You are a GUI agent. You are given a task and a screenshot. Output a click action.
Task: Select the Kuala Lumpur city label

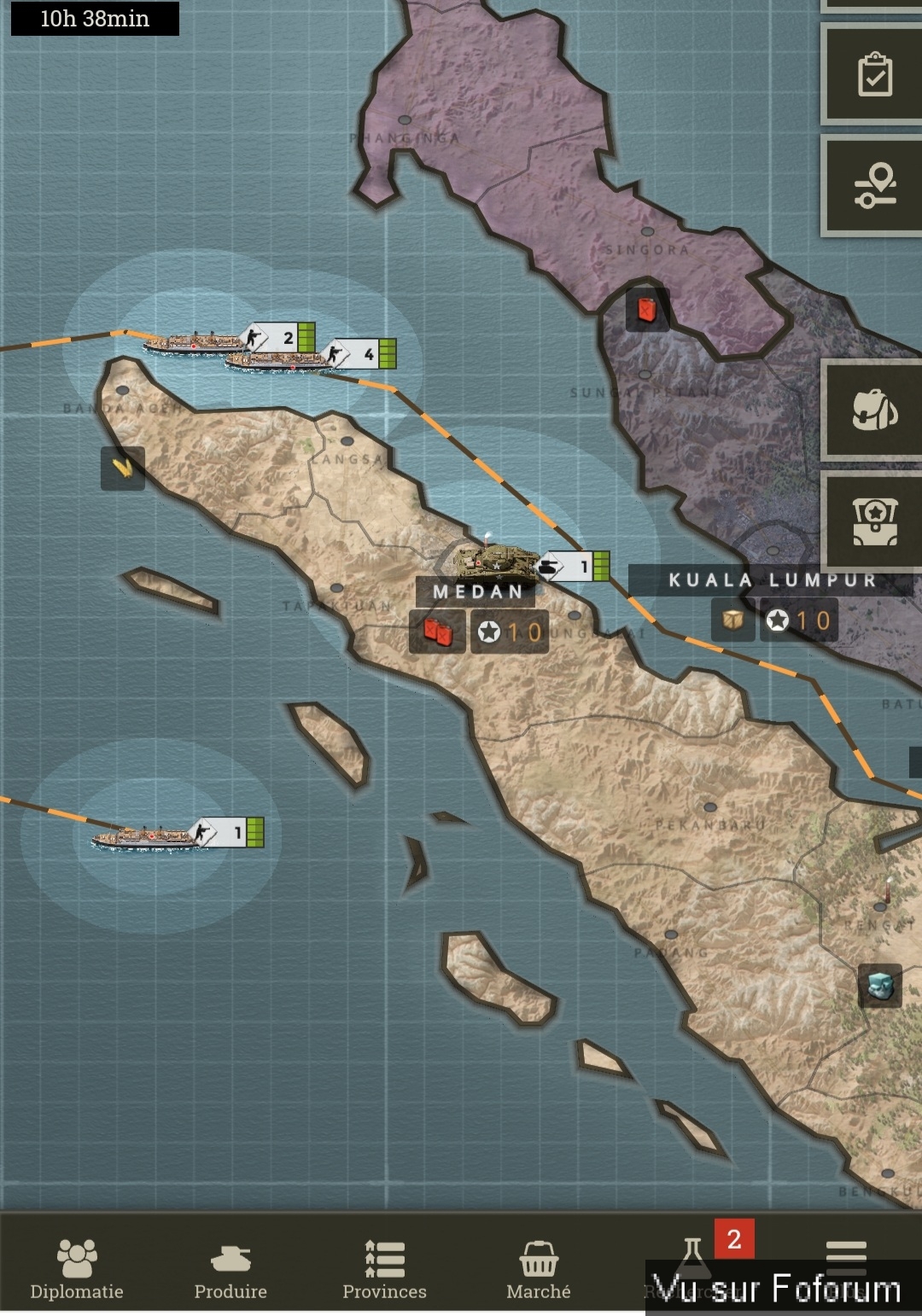point(771,580)
